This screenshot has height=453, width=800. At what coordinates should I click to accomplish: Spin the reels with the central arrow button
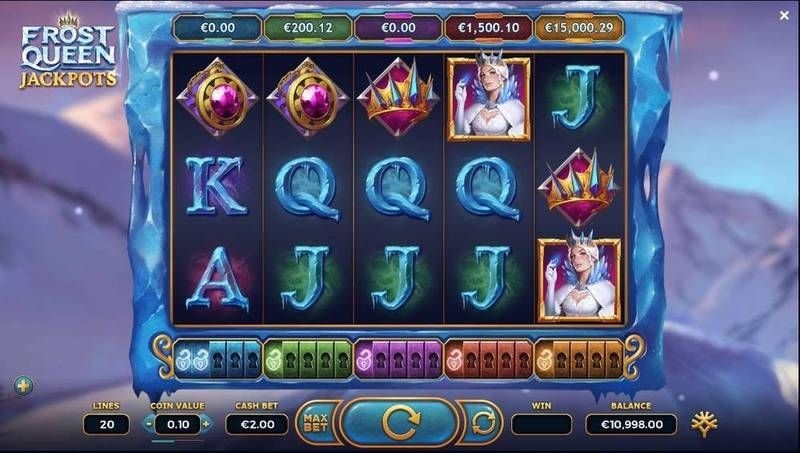[399, 423]
